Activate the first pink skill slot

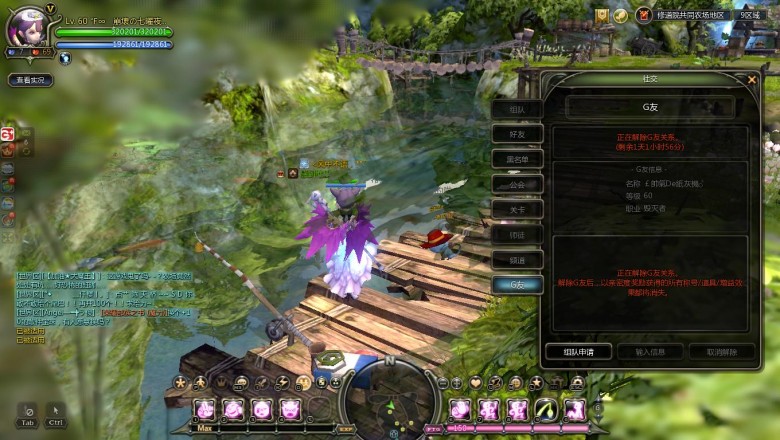204,408
